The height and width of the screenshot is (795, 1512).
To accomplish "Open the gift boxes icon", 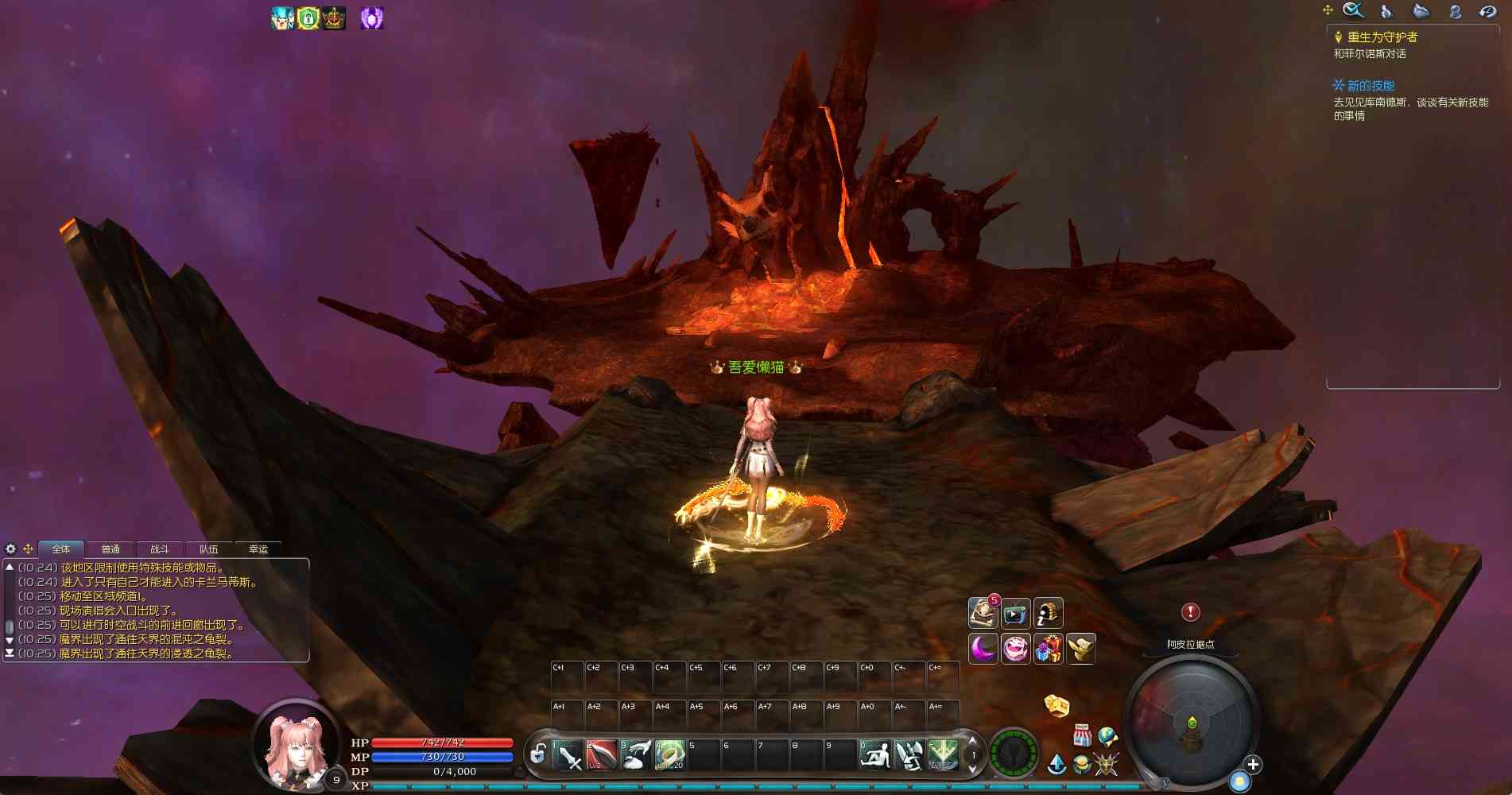I will coord(1049,649).
